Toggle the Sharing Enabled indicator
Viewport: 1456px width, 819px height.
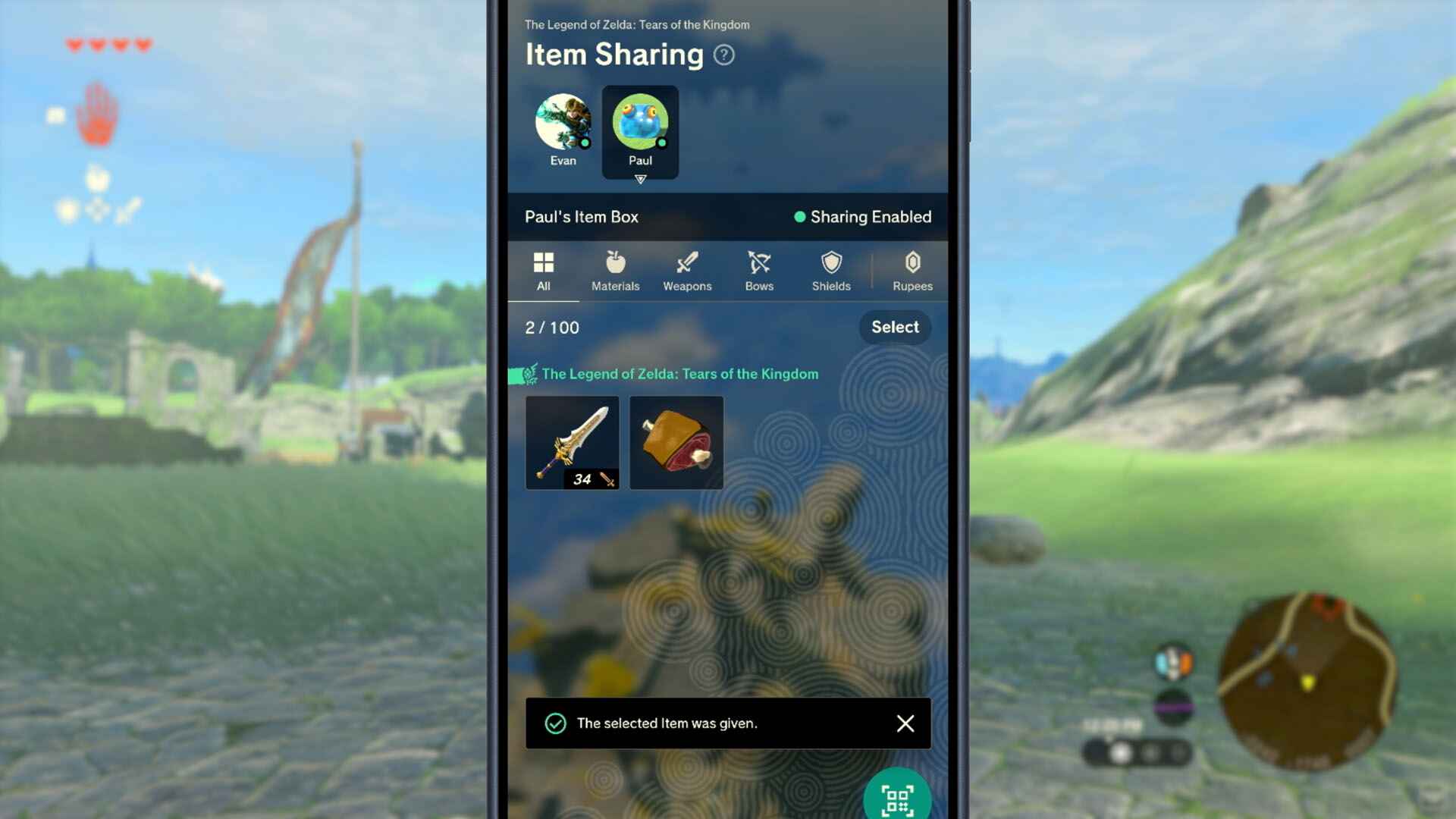tap(862, 217)
